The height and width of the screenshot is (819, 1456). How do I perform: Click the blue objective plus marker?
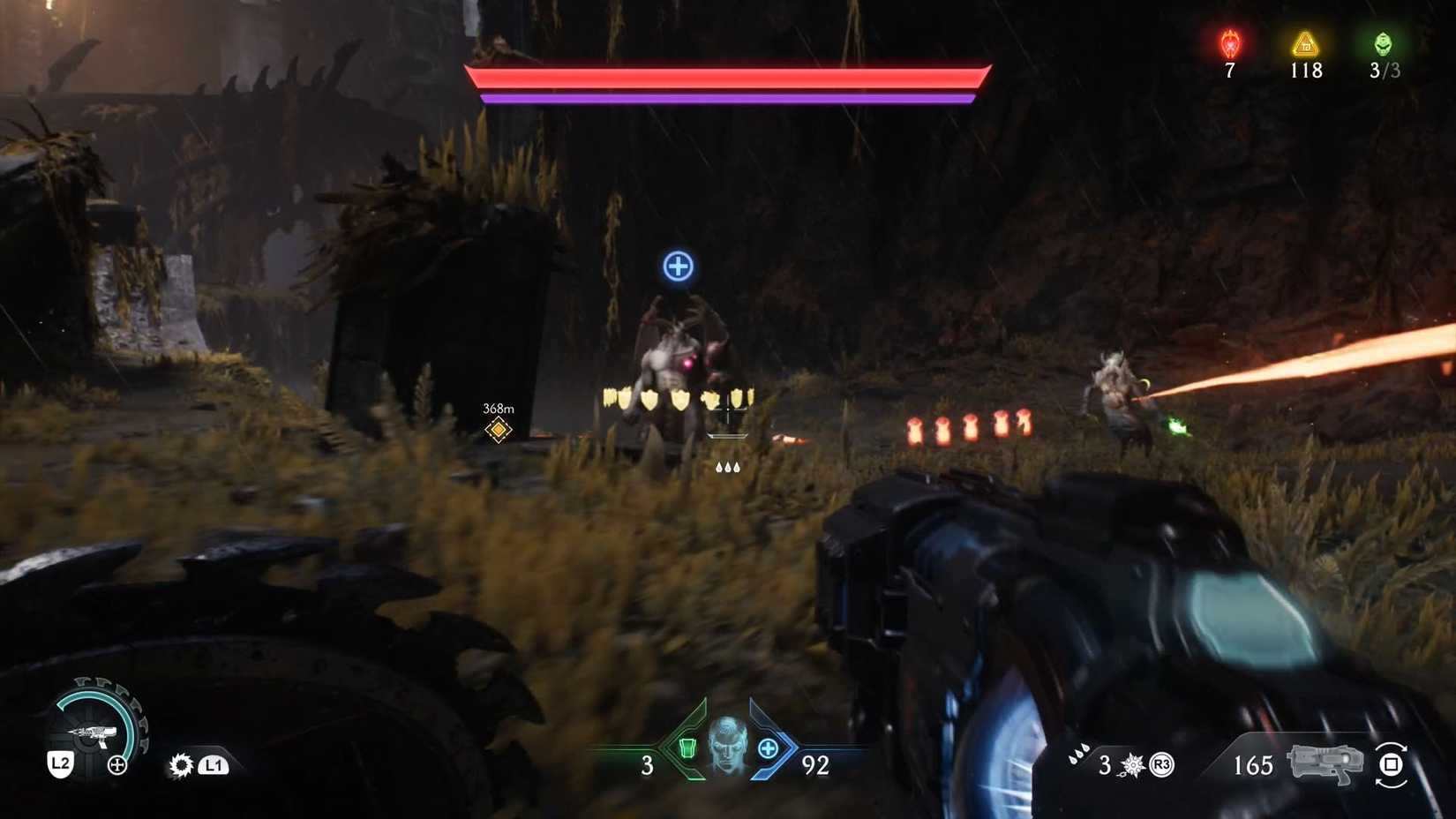677,267
